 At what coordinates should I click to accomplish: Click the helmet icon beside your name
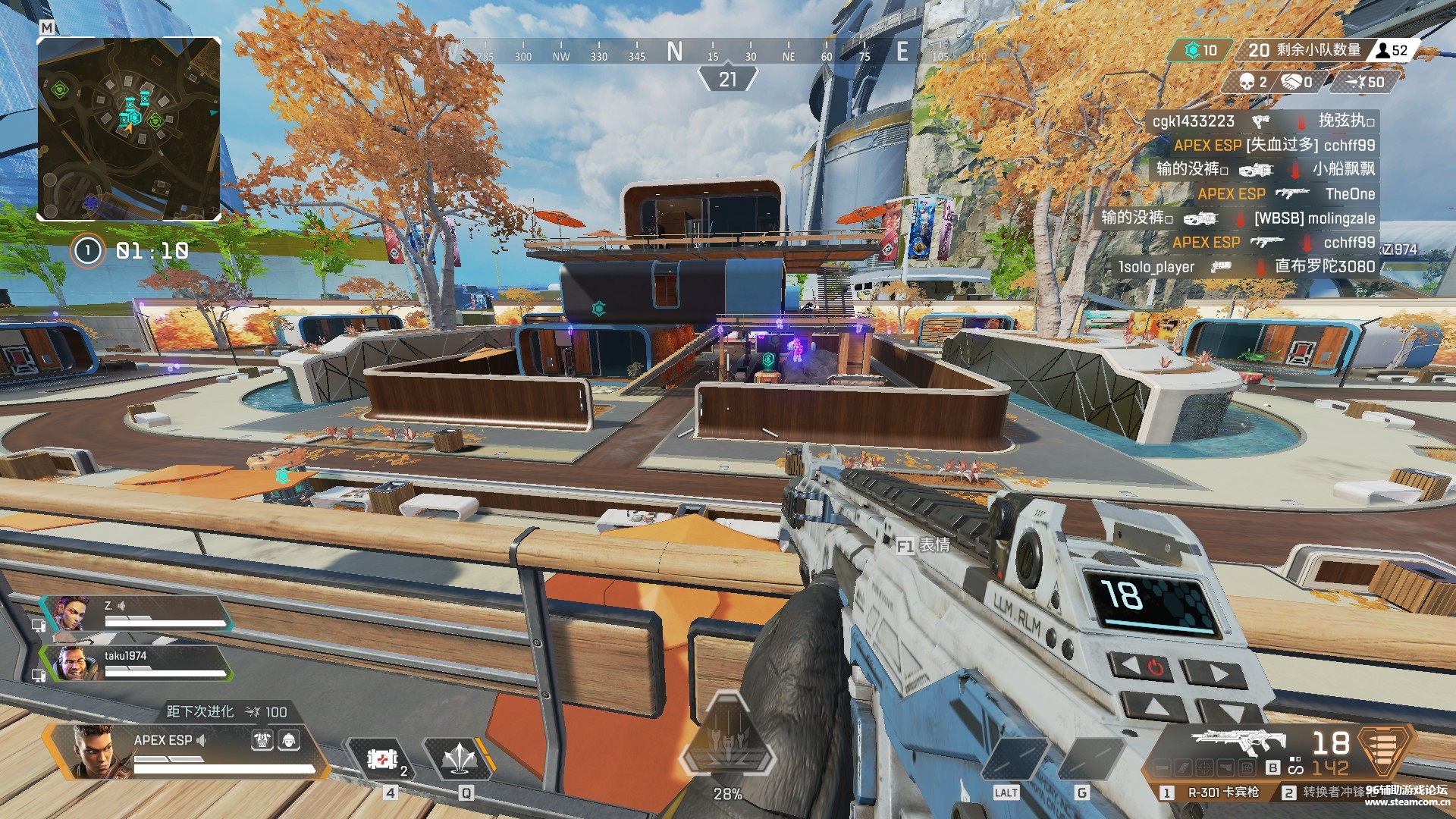point(289,740)
